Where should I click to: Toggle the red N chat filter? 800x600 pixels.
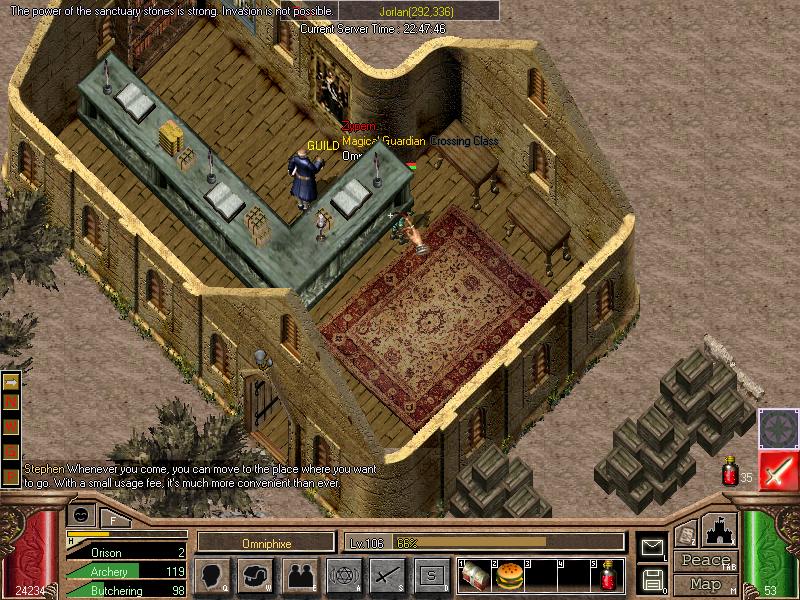point(11,402)
